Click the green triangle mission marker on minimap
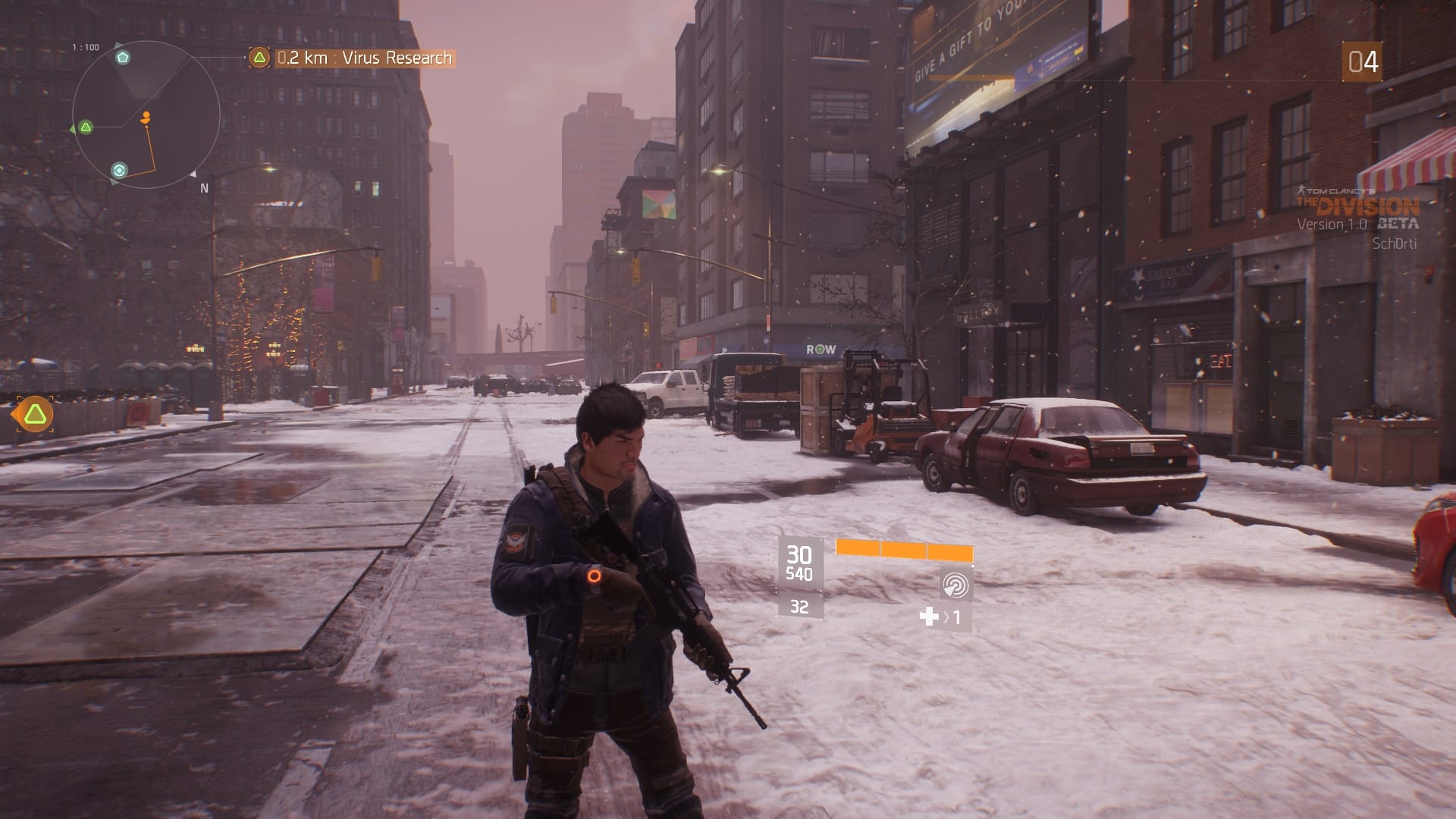Image resolution: width=1456 pixels, height=819 pixels. (86, 127)
